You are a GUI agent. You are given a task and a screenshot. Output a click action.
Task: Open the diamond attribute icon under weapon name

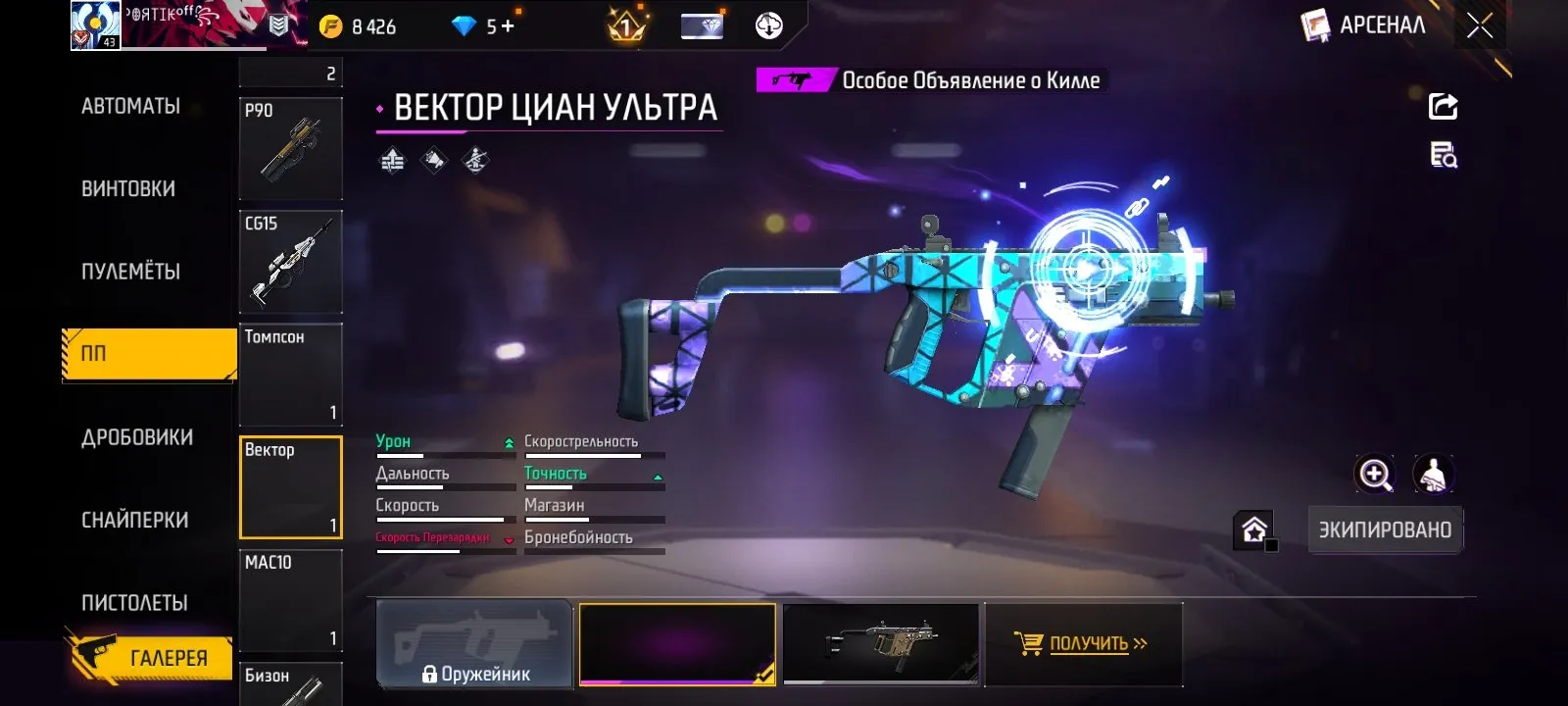click(x=434, y=159)
